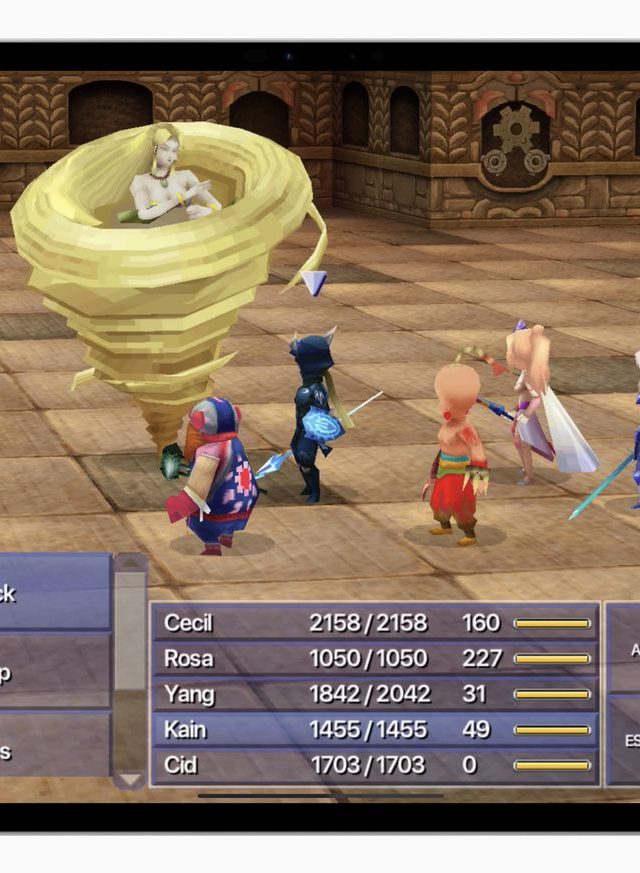Screen dimensions: 640x873
Task: Pick Rosa's row in the party list
Action: [x=375, y=658]
